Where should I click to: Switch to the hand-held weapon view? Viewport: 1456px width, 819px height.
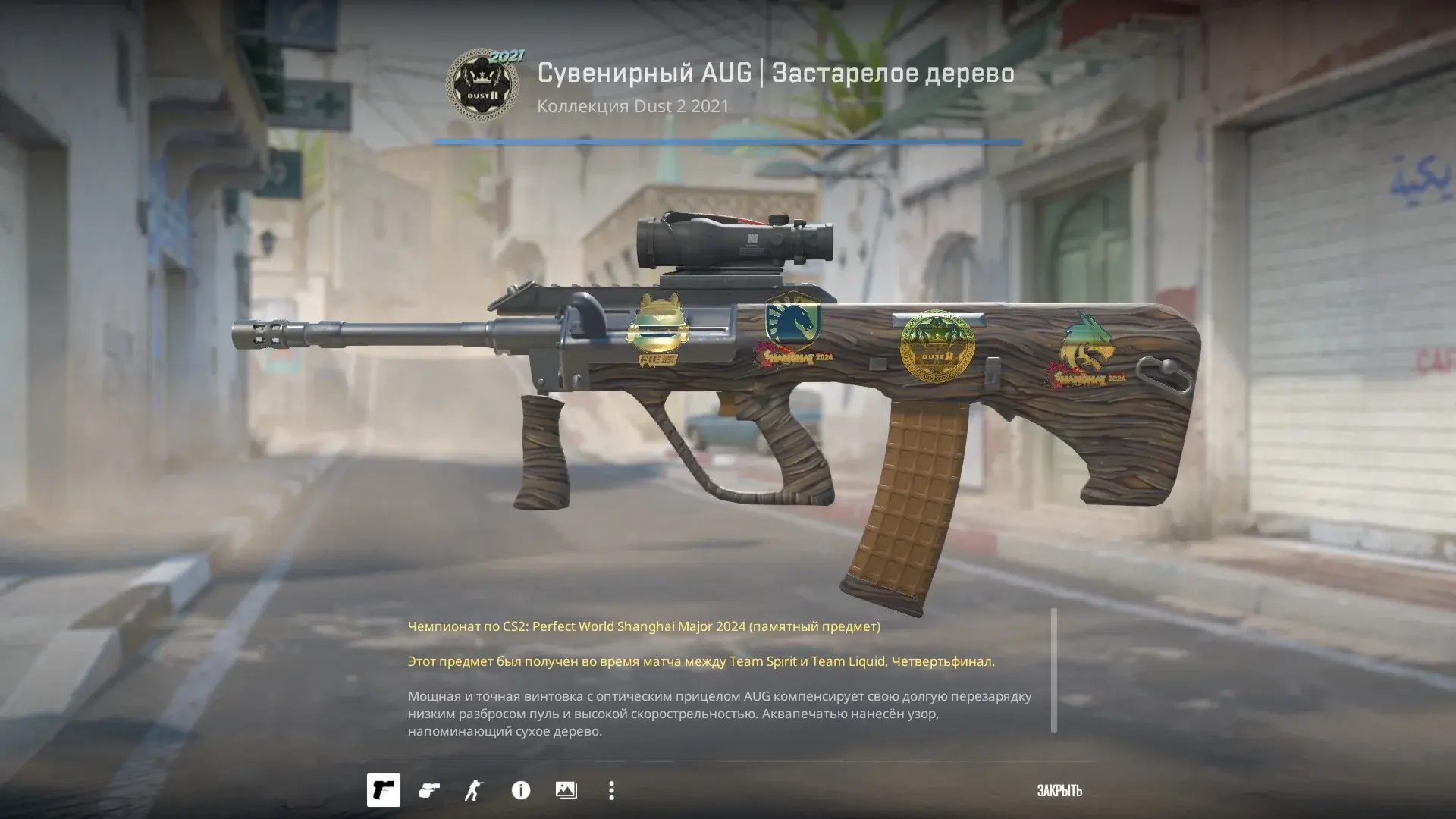point(429,790)
